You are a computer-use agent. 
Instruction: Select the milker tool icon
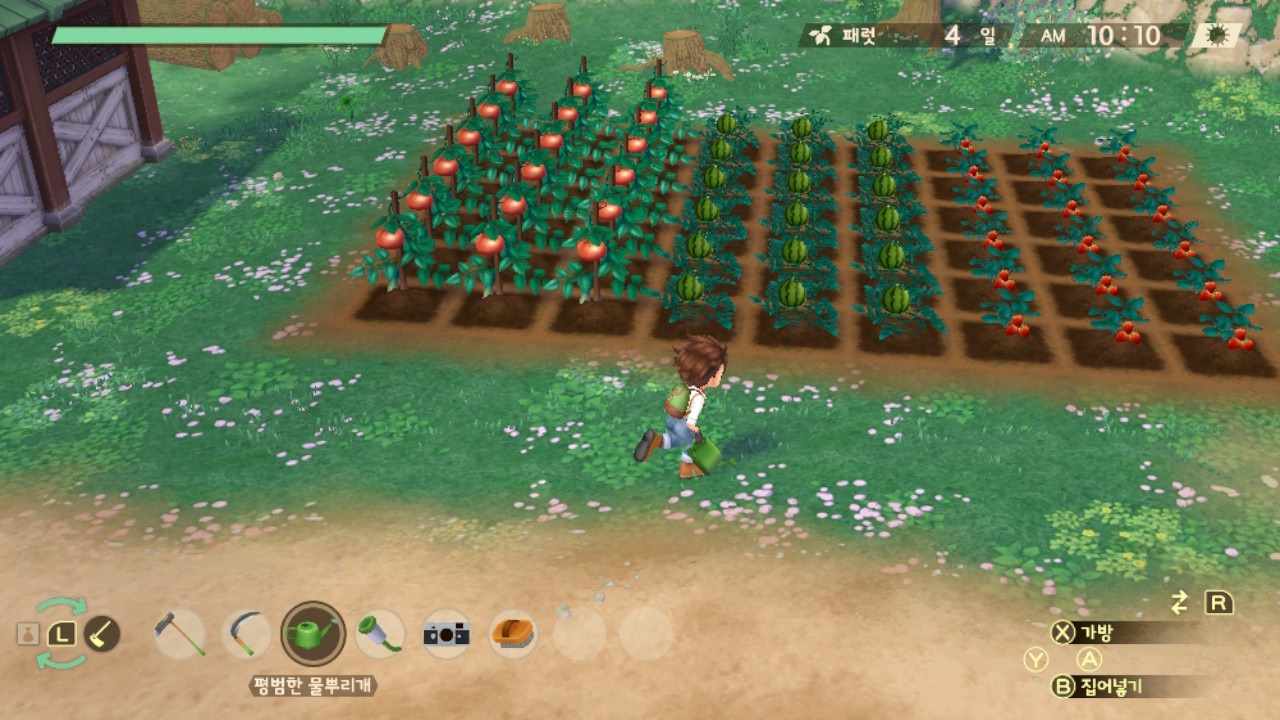373,633
